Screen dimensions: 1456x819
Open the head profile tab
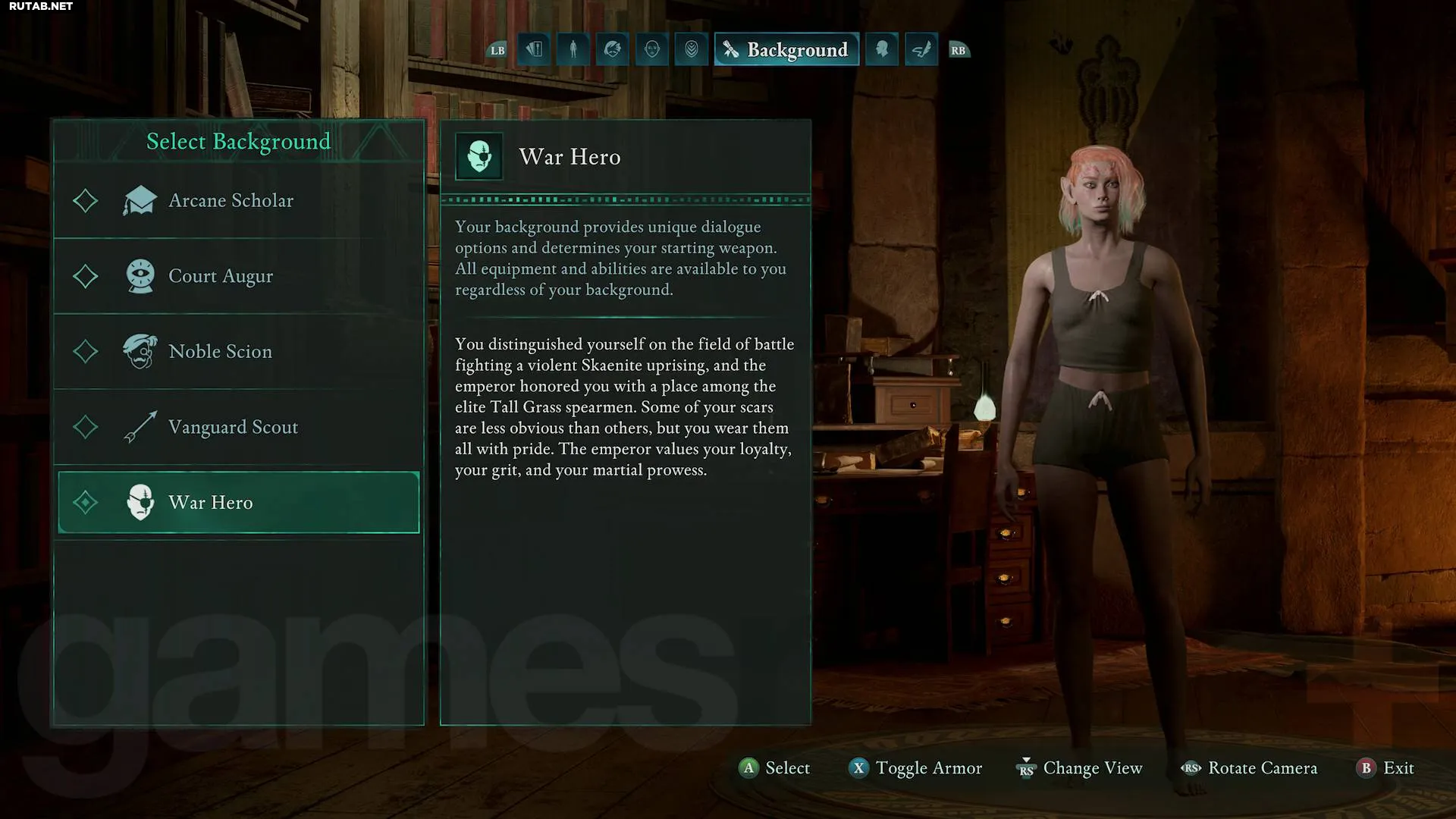[882, 50]
